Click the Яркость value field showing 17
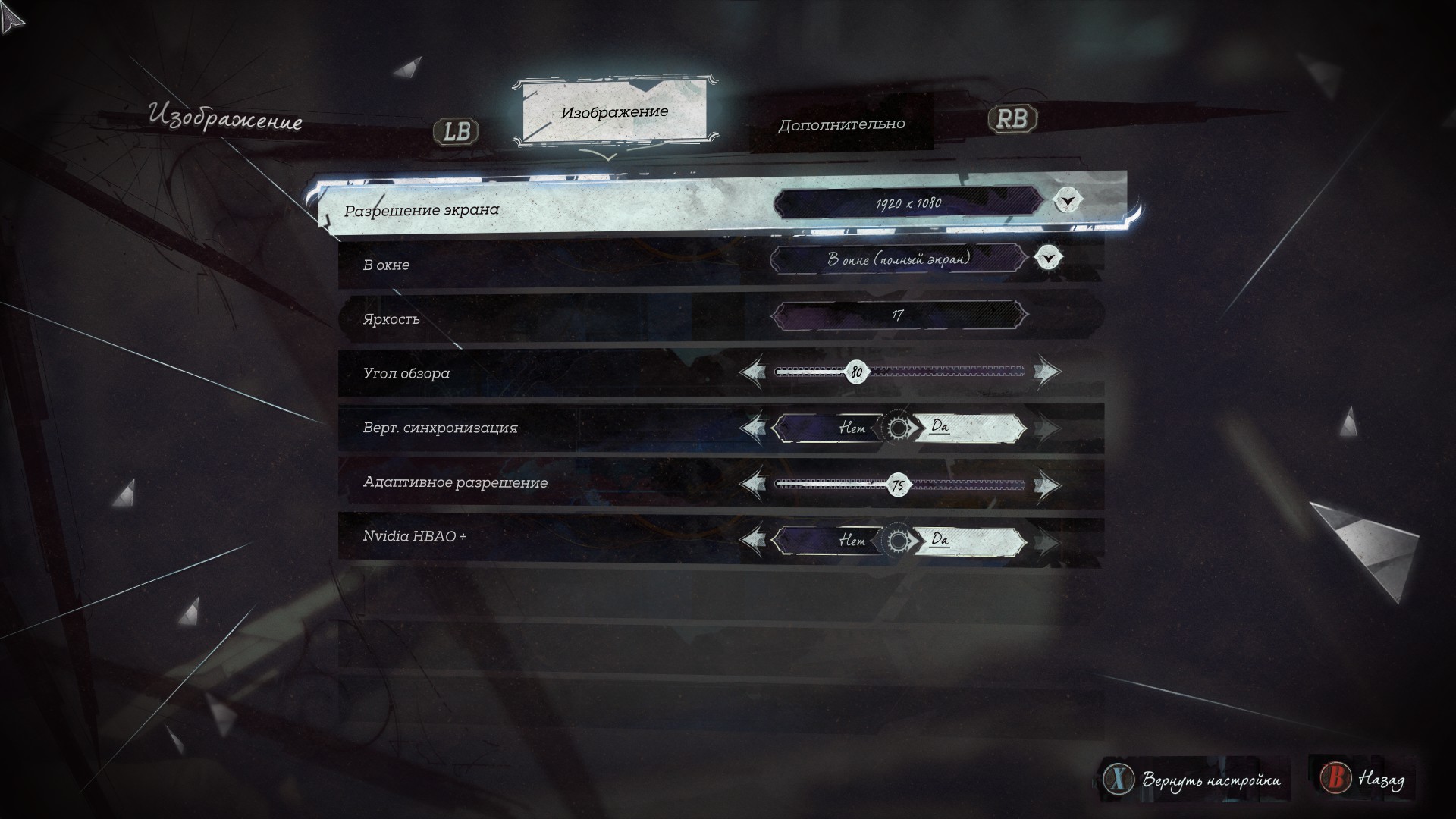Viewport: 1456px width, 819px height. pos(899,315)
